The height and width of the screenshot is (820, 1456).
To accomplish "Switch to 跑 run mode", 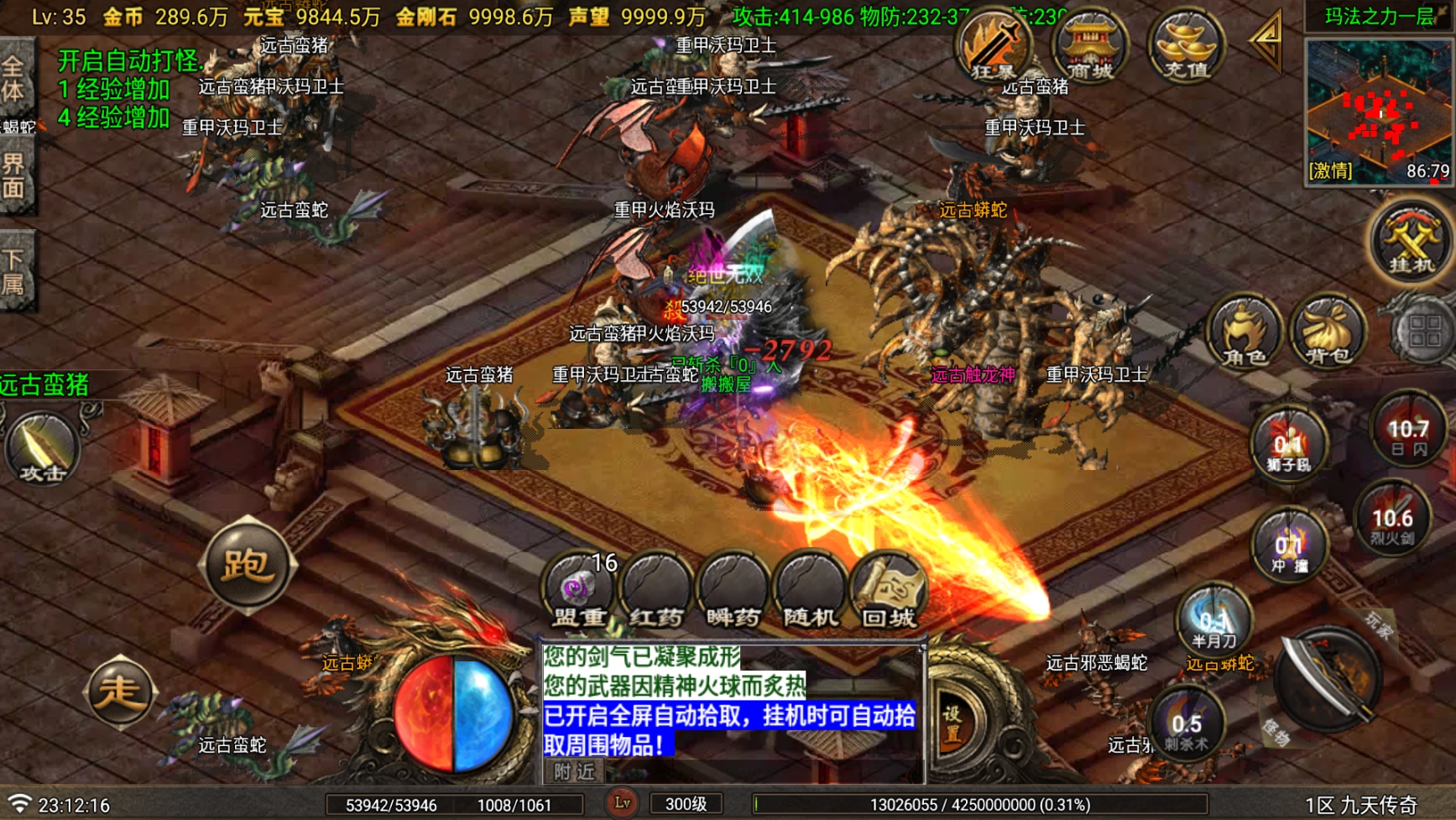I will pyautogui.click(x=246, y=567).
